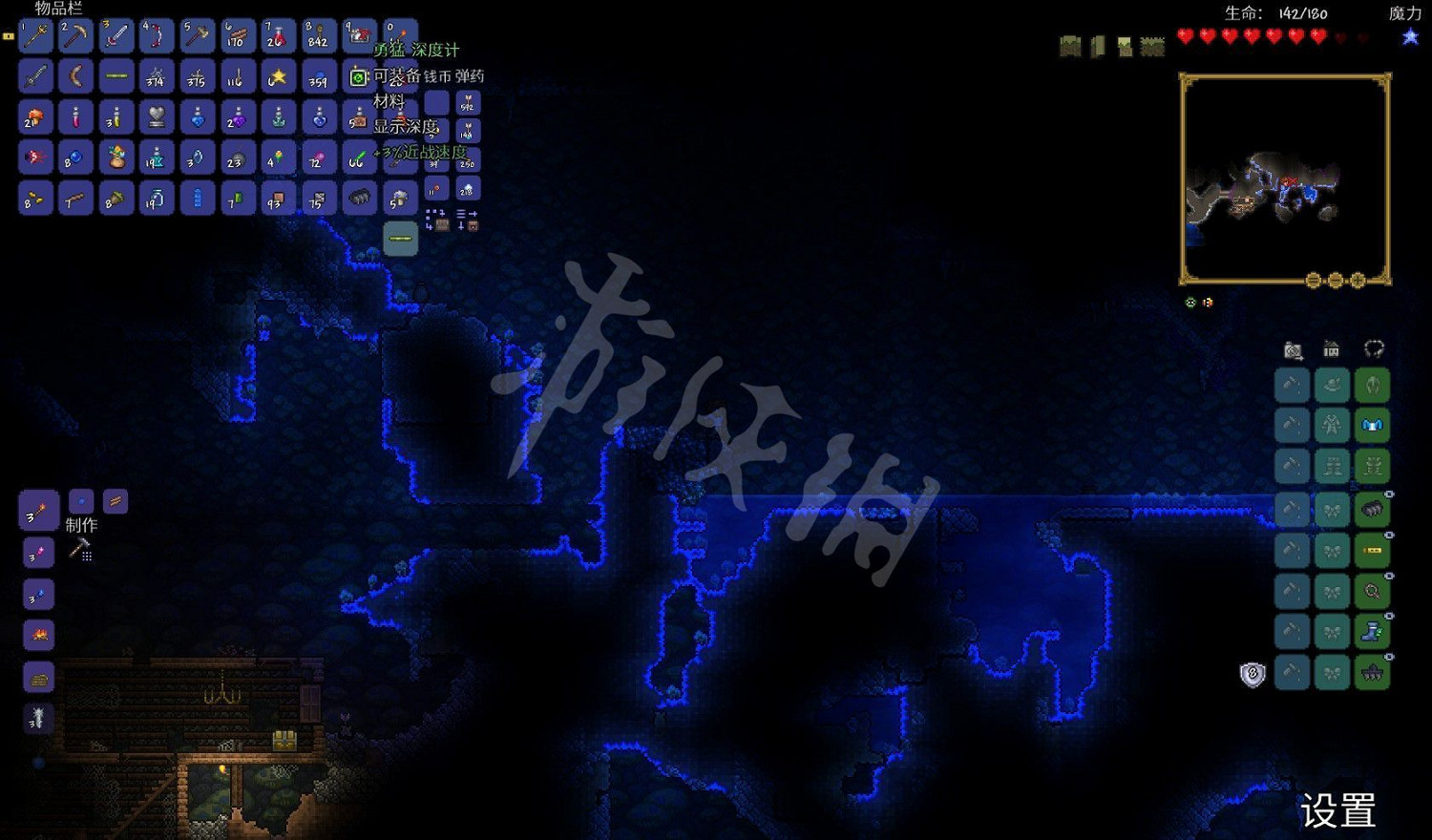Click the torch stack showing 842 in hotbar
Screen dimensions: 1432x840
318,35
